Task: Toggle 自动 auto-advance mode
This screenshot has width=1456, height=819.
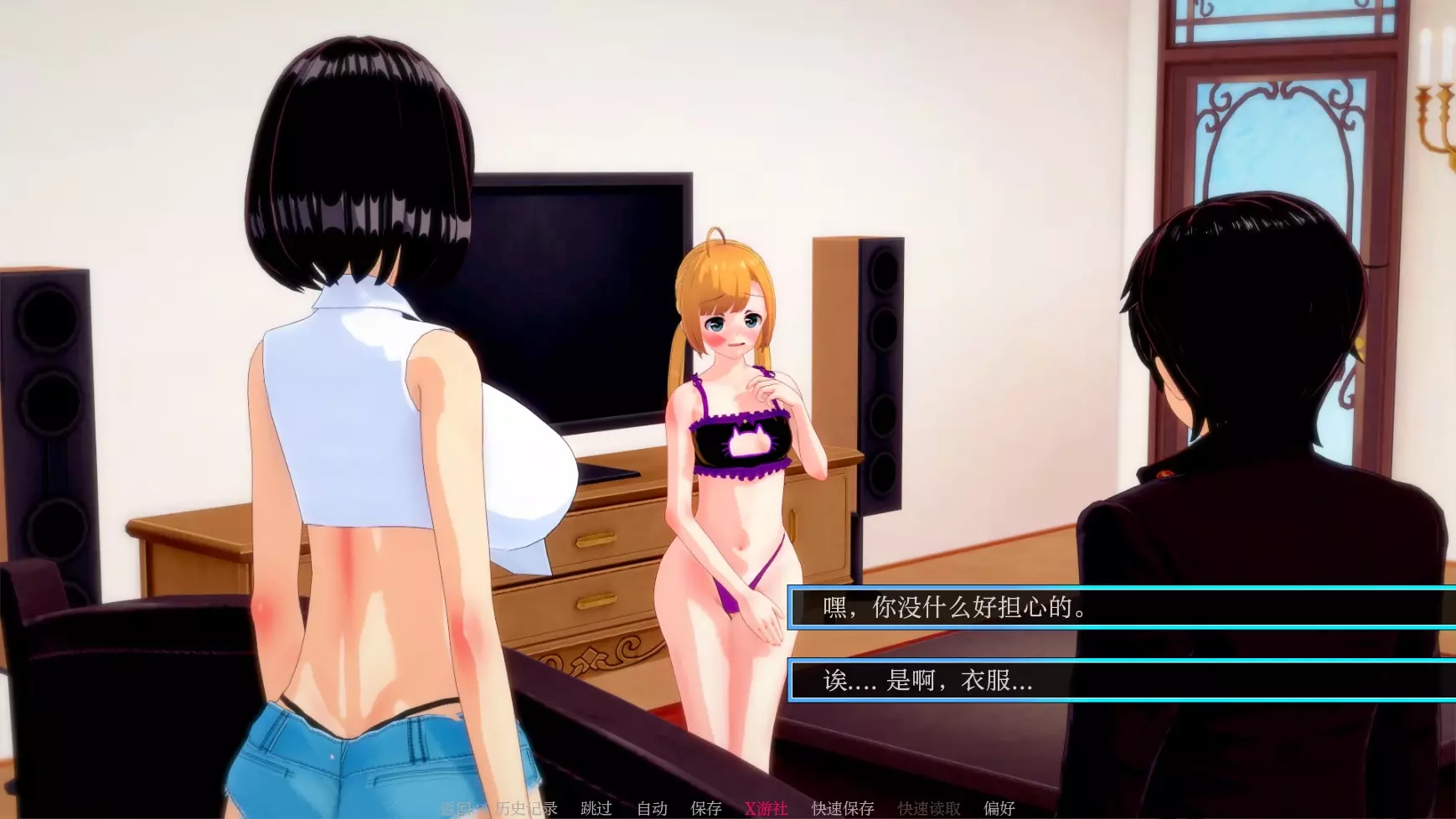Action: point(652,808)
